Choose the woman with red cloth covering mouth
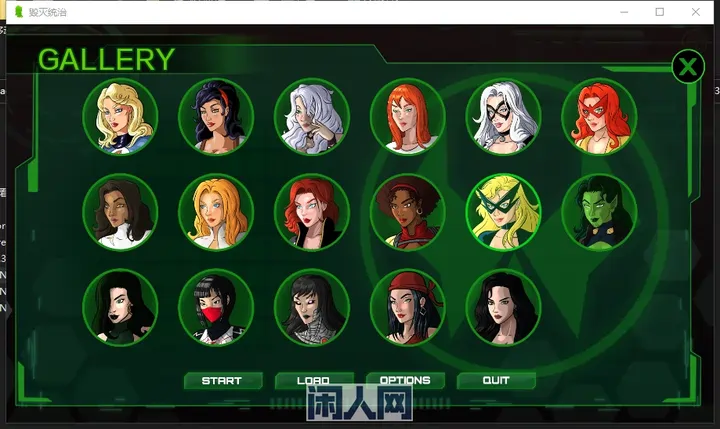The image size is (720, 429). click(x=216, y=307)
